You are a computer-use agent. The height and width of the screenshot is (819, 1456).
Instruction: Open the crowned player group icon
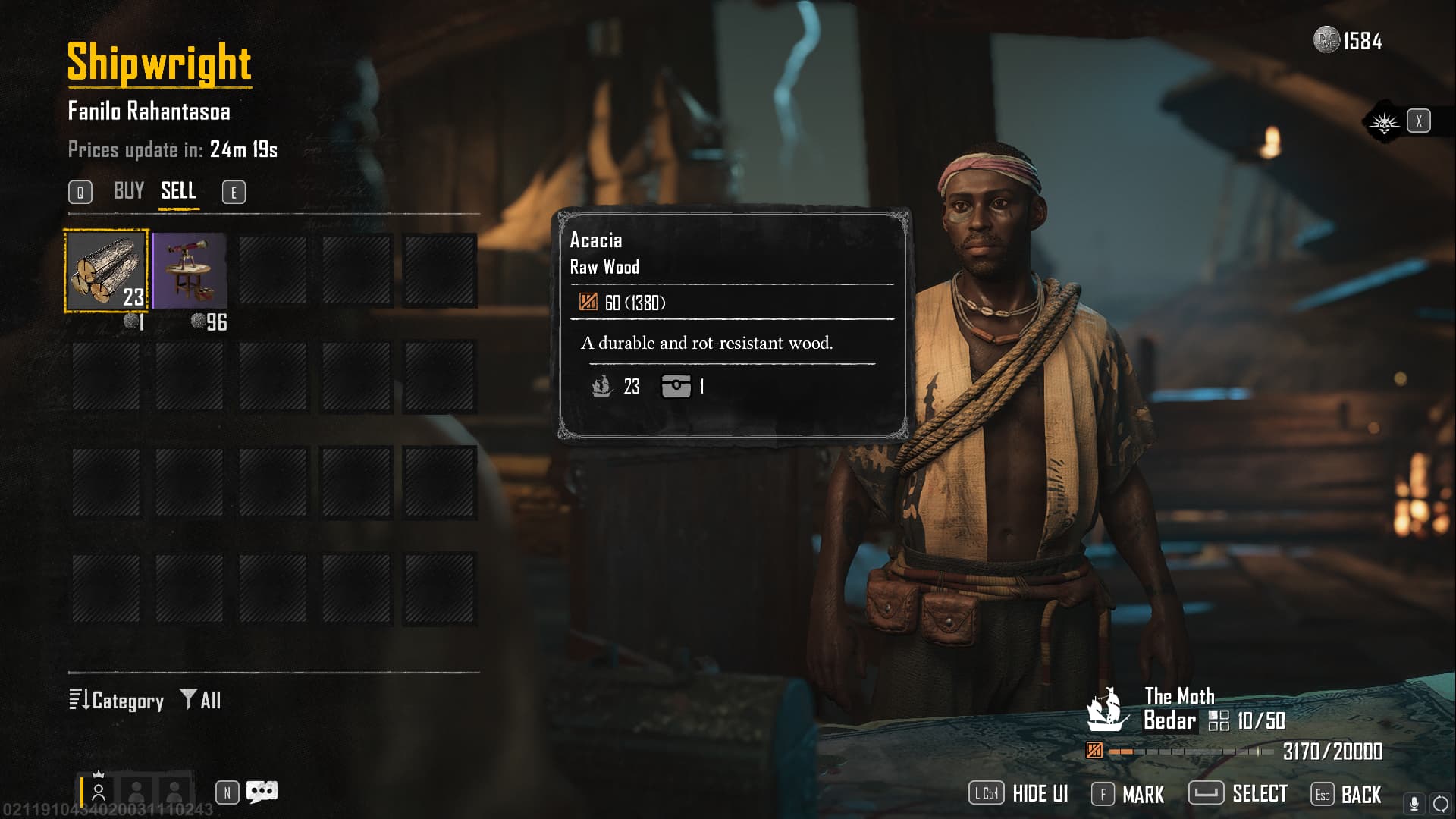tap(99, 791)
